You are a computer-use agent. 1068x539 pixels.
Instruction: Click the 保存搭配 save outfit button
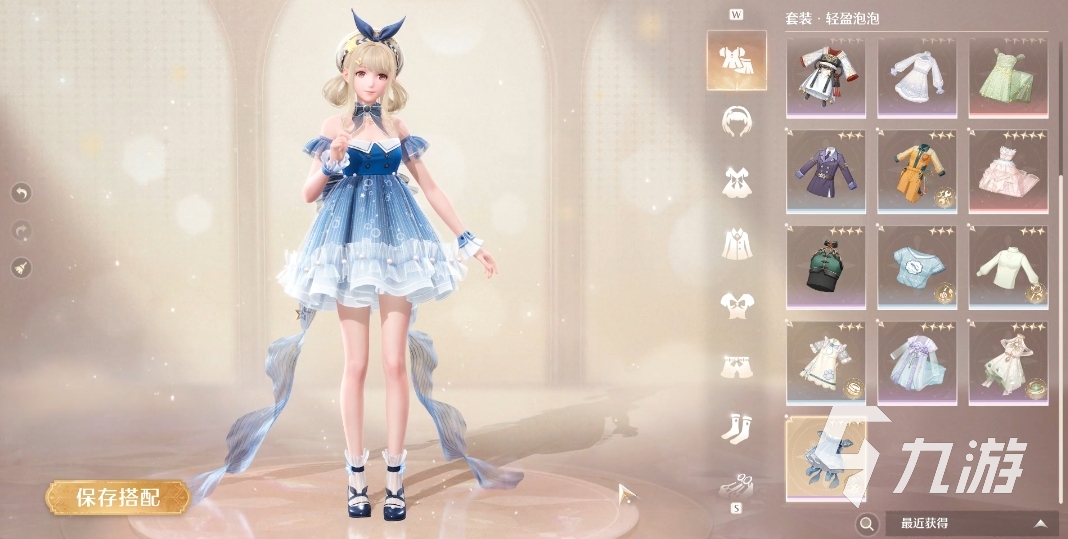point(117,497)
